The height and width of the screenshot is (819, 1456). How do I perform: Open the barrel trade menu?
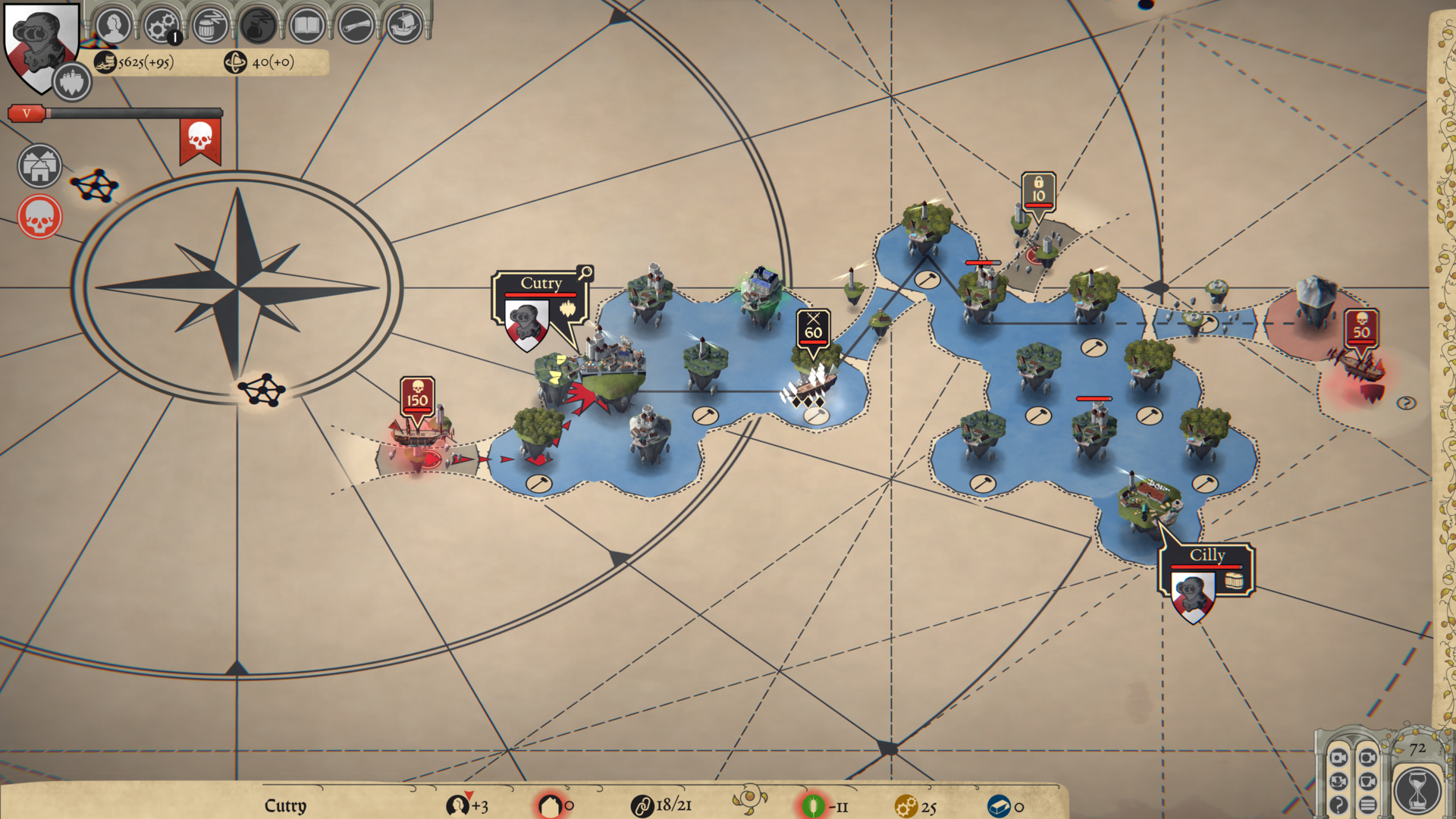(x=209, y=26)
